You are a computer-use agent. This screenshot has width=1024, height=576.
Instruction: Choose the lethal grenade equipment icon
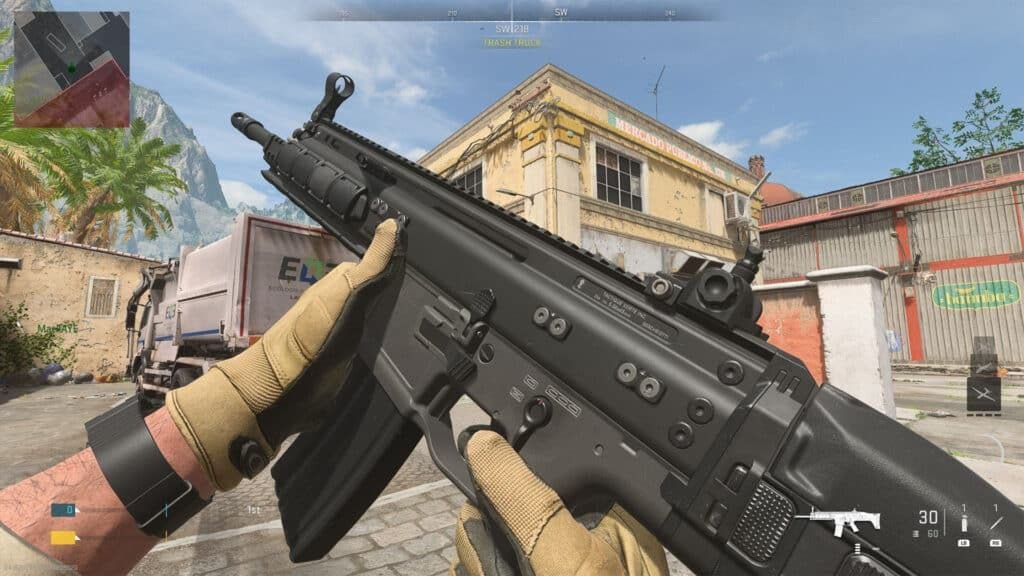click(x=963, y=523)
